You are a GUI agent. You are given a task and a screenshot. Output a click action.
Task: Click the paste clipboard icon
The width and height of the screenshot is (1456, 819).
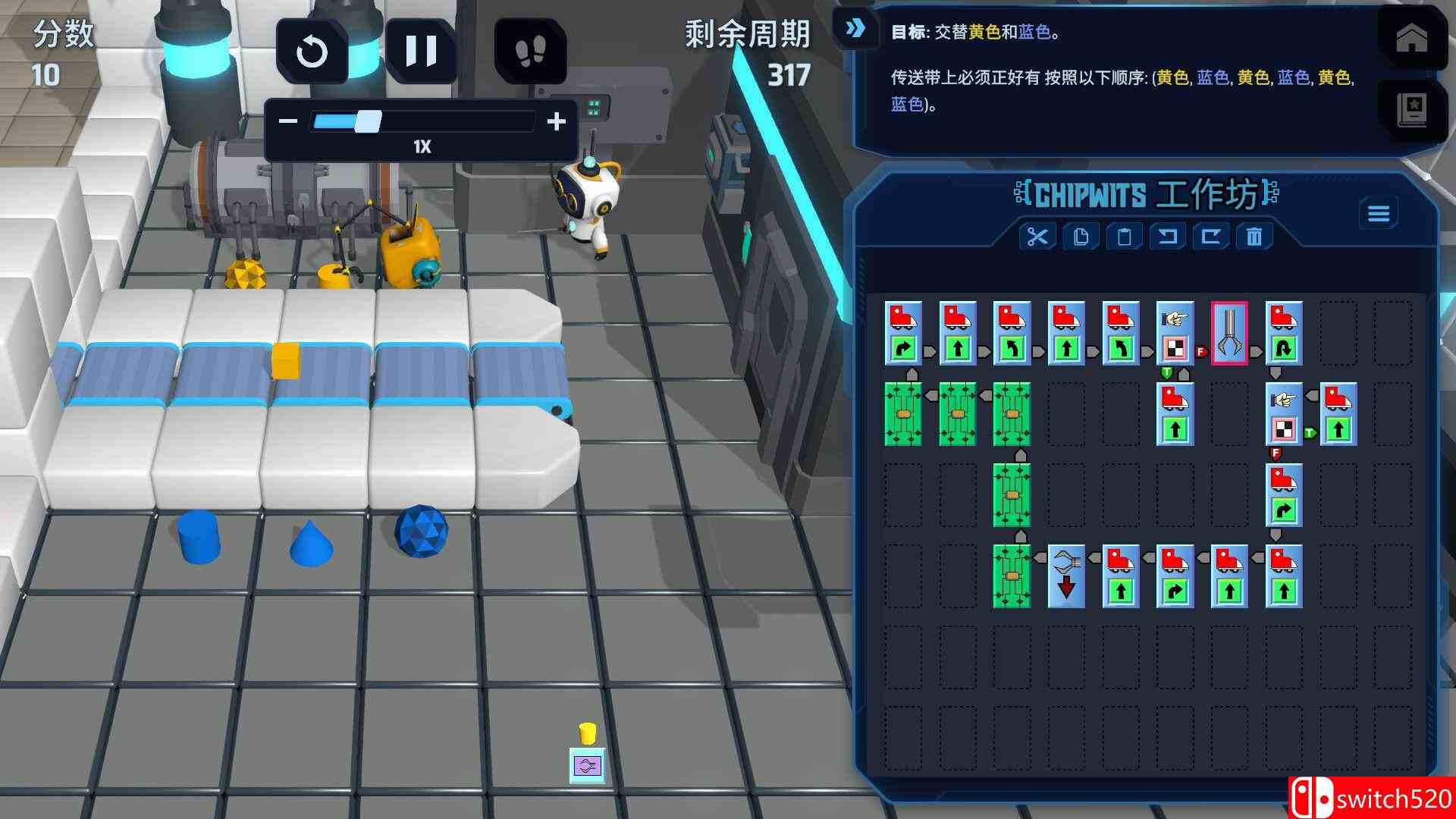pos(1124,237)
